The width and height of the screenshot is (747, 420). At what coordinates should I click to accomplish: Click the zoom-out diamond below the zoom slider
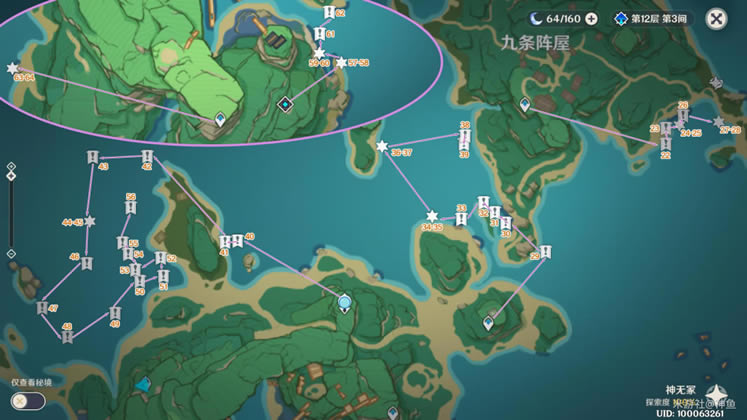[x=11, y=254]
